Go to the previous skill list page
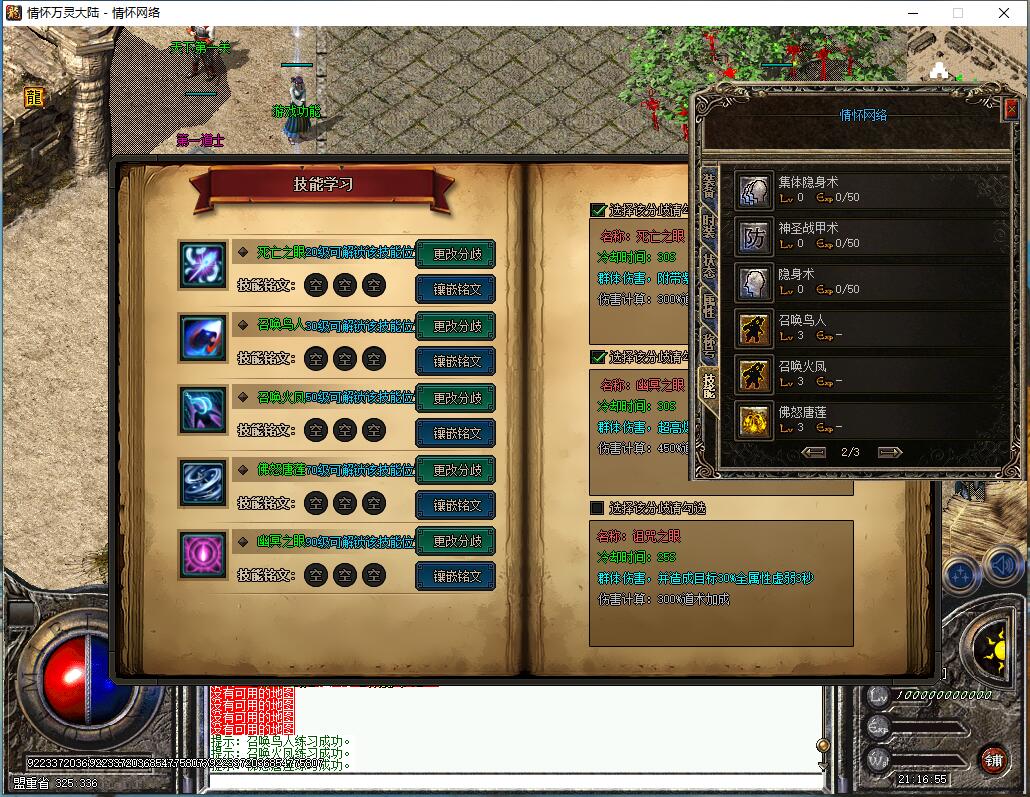Image resolution: width=1030 pixels, height=797 pixels. pyautogui.click(x=814, y=452)
